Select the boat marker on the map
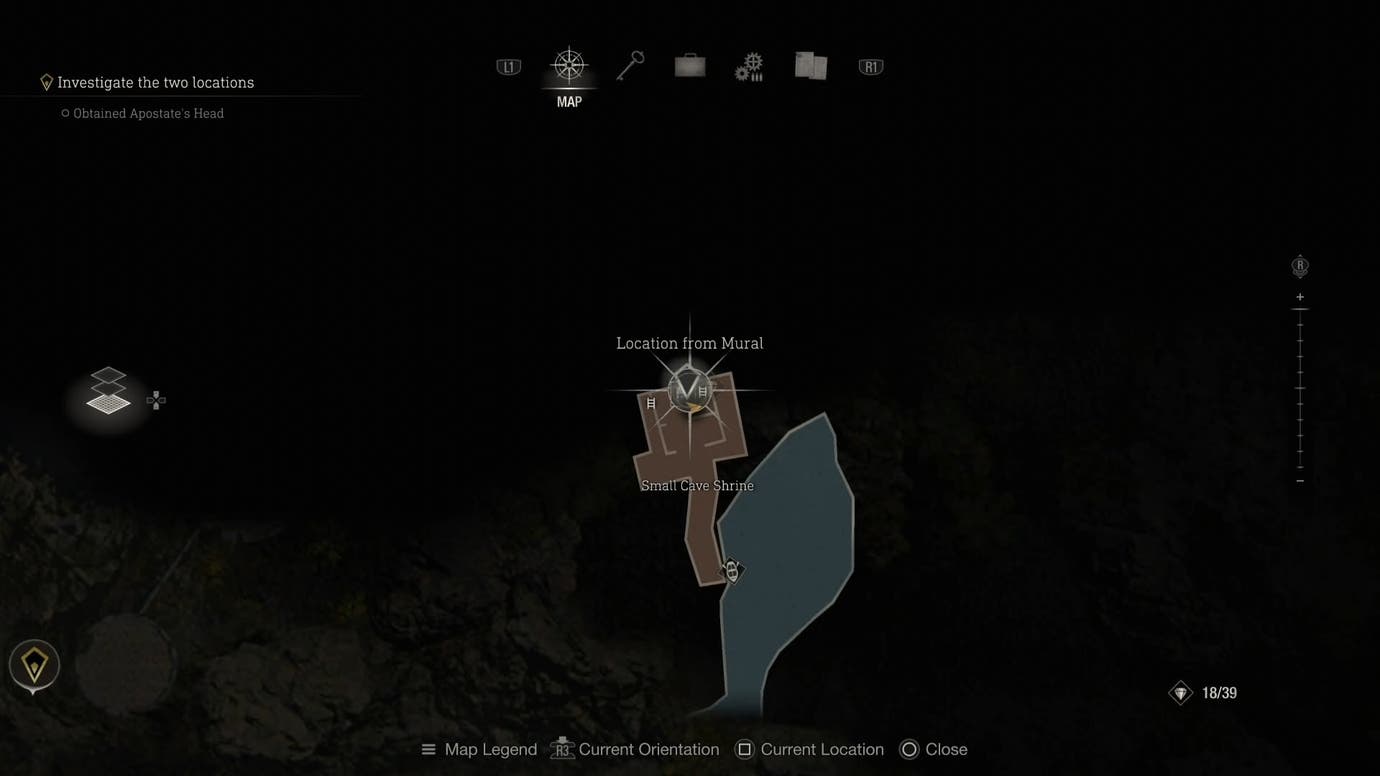1380x776 pixels. point(730,571)
